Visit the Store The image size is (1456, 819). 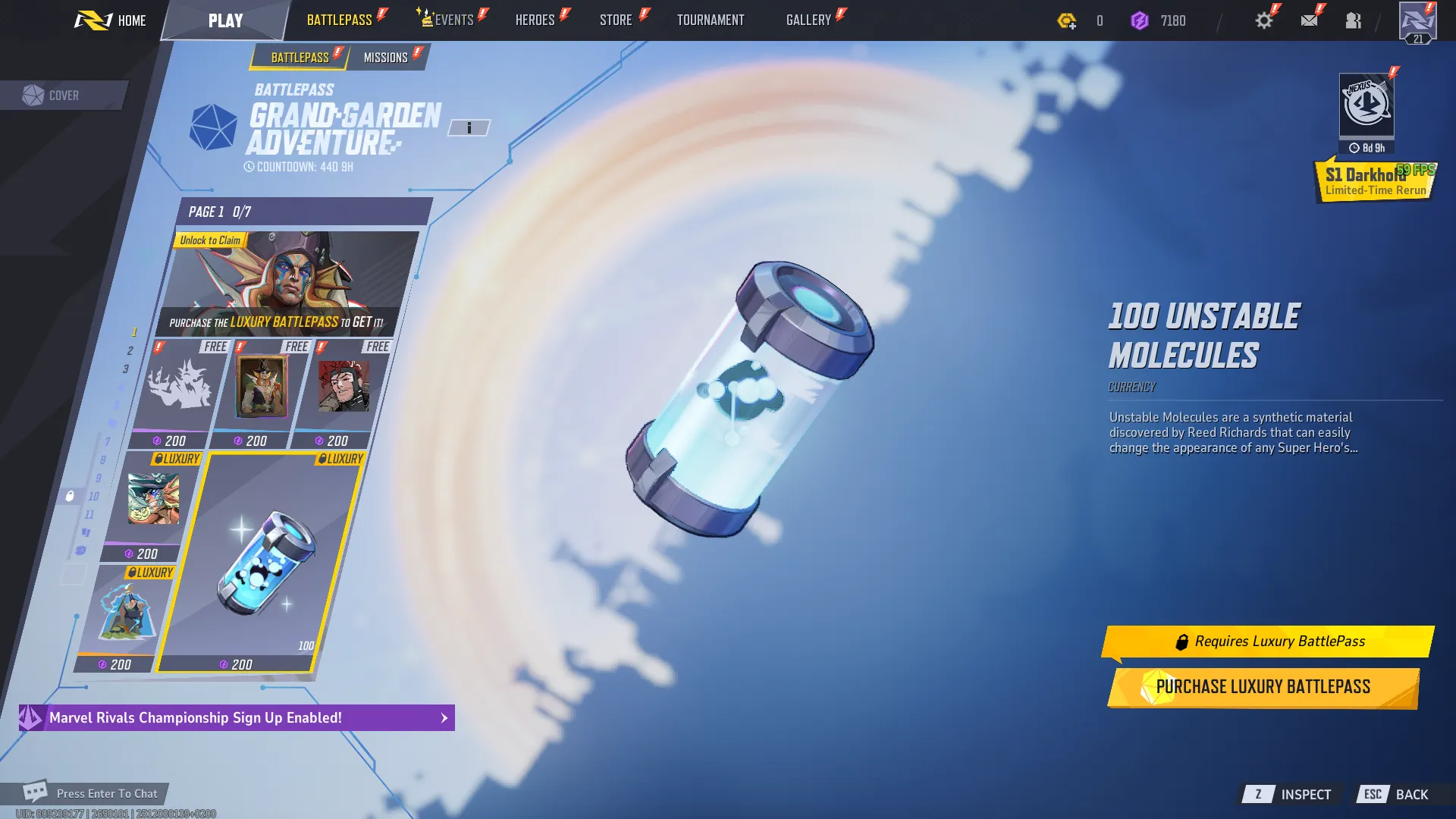pos(616,20)
